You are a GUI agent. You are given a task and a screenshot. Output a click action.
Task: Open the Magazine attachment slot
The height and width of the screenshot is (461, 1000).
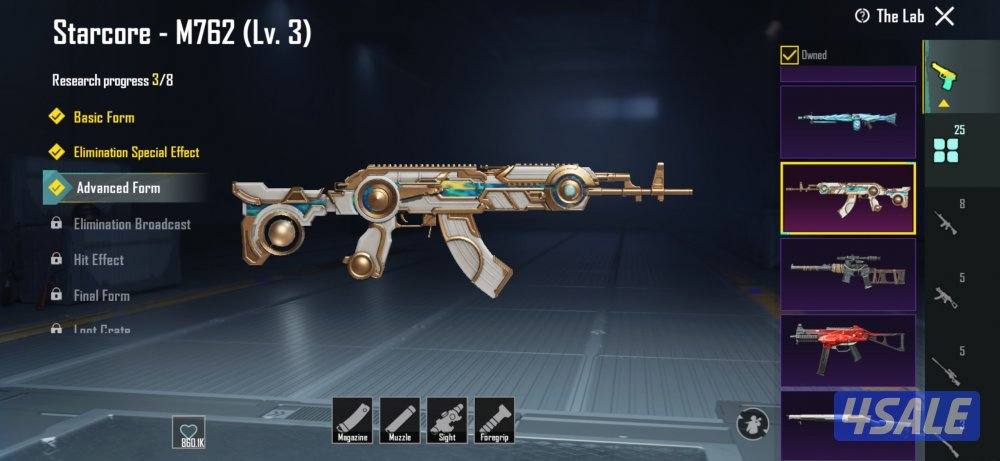pos(351,418)
